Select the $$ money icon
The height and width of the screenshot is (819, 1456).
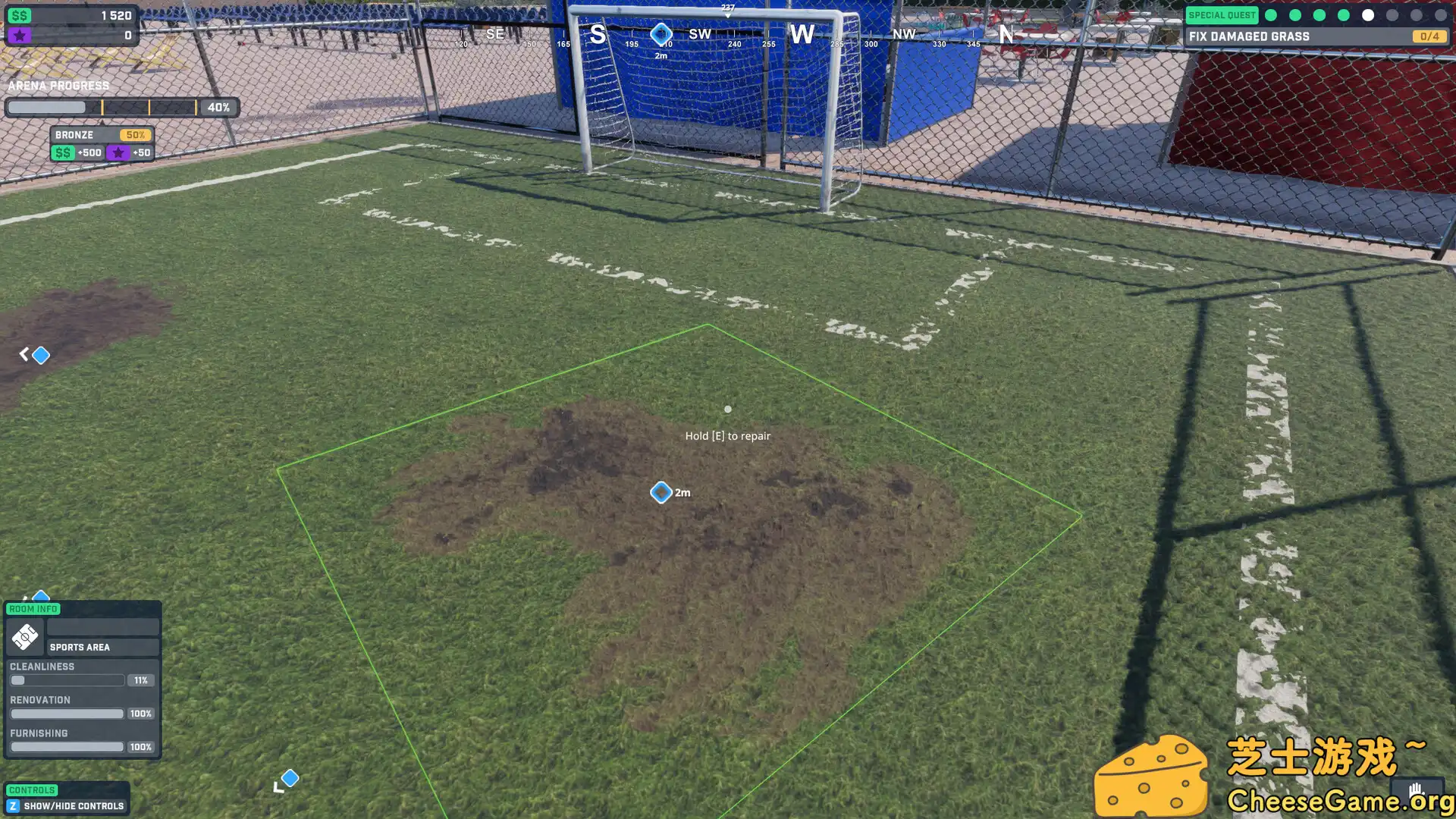[x=20, y=14]
